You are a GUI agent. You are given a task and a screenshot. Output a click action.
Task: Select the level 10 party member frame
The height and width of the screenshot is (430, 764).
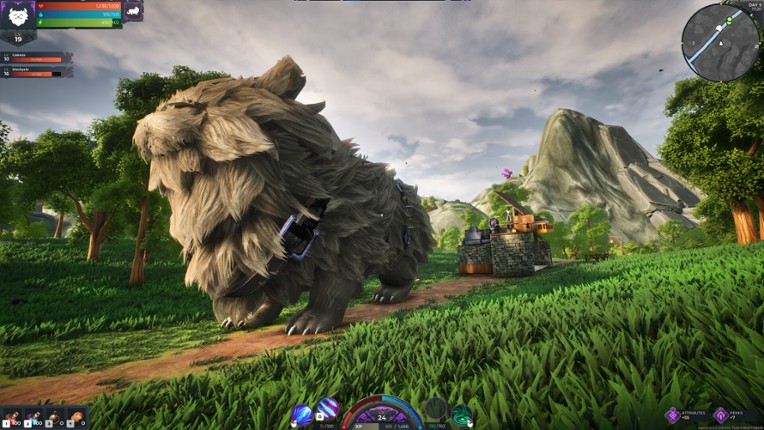tap(37, 58)
